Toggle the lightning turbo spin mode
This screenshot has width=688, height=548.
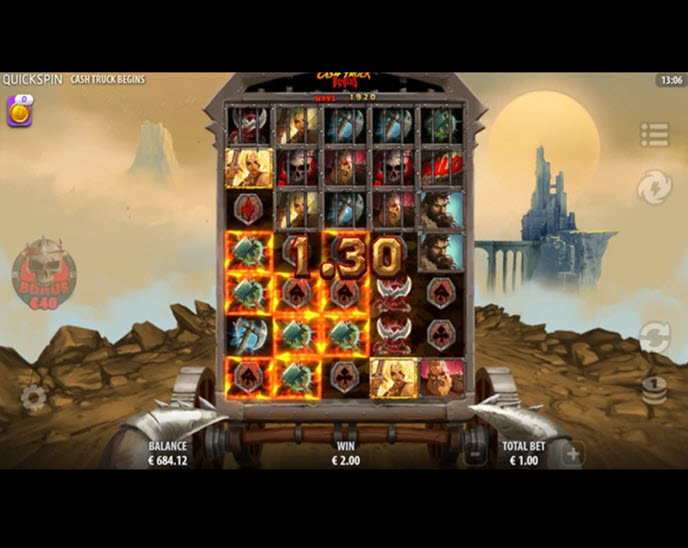654,187
